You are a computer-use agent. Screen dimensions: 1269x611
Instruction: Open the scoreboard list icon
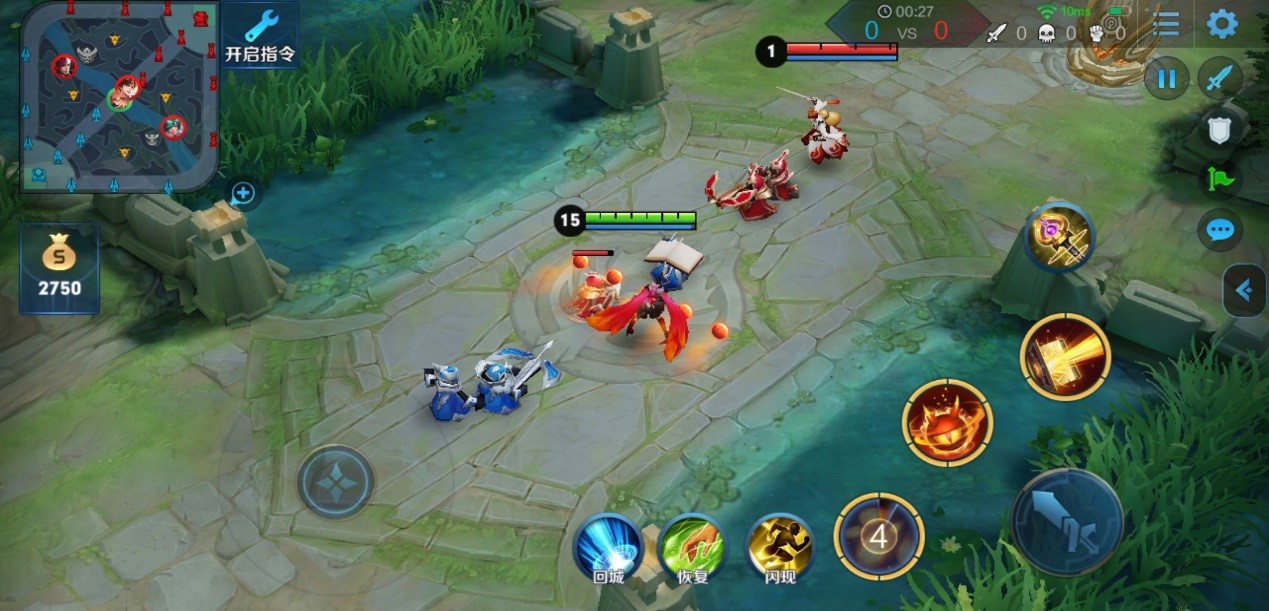point(1166,24)
